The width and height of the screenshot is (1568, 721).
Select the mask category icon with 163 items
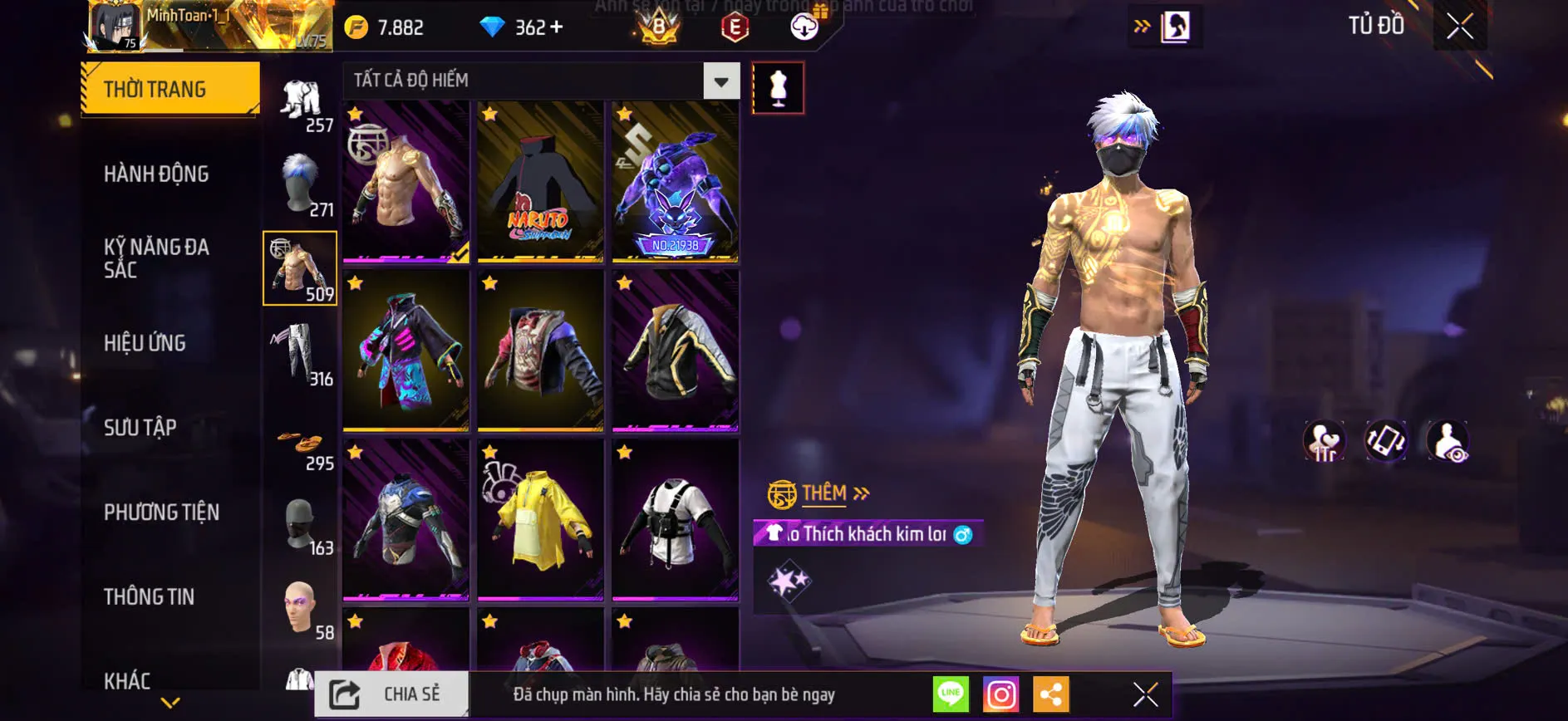tap(300, 523)
